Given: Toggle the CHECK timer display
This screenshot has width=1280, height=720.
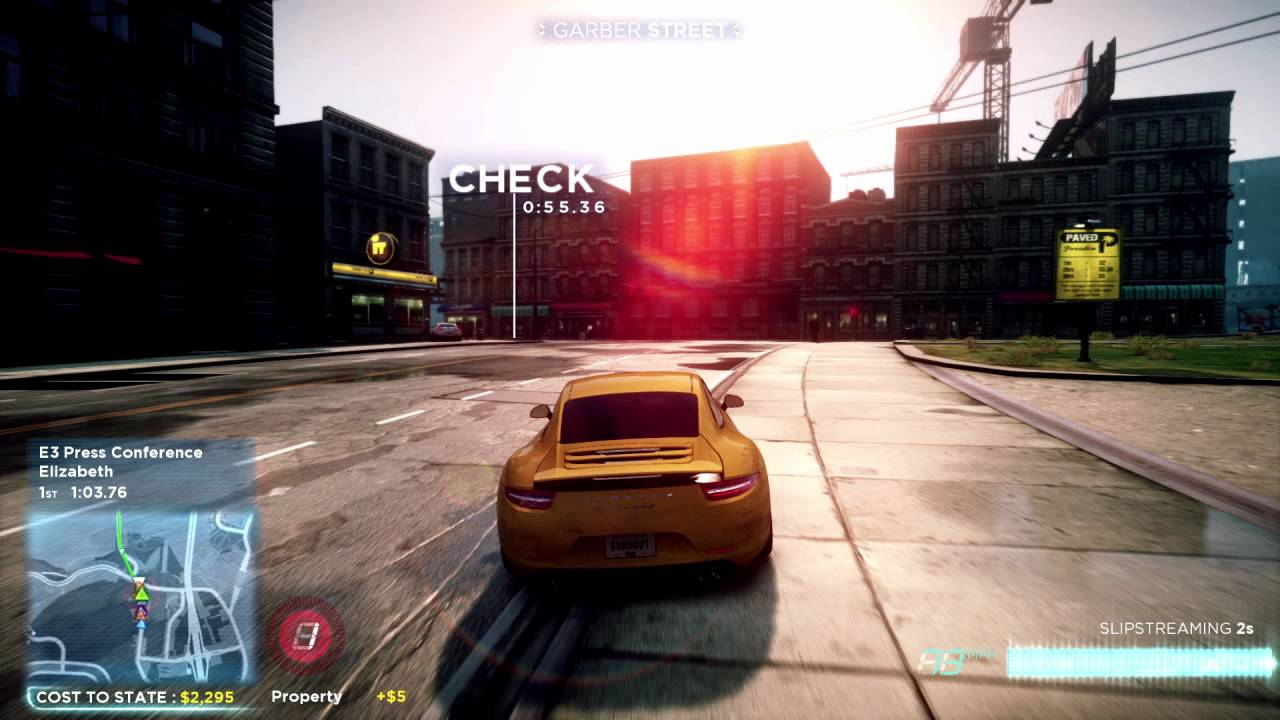Looking at the screenshot, I should tap(522, 190).
